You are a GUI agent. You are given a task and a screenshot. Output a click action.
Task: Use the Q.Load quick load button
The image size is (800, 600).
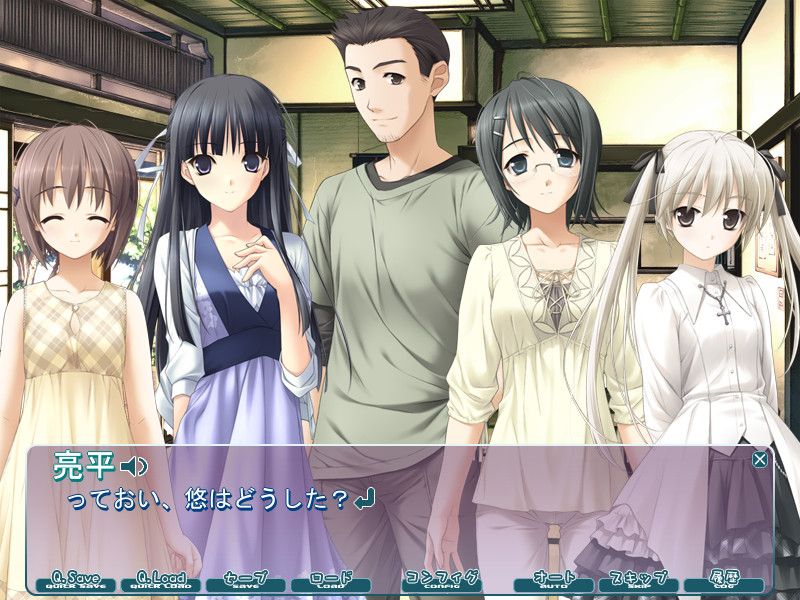coord(161,581)
